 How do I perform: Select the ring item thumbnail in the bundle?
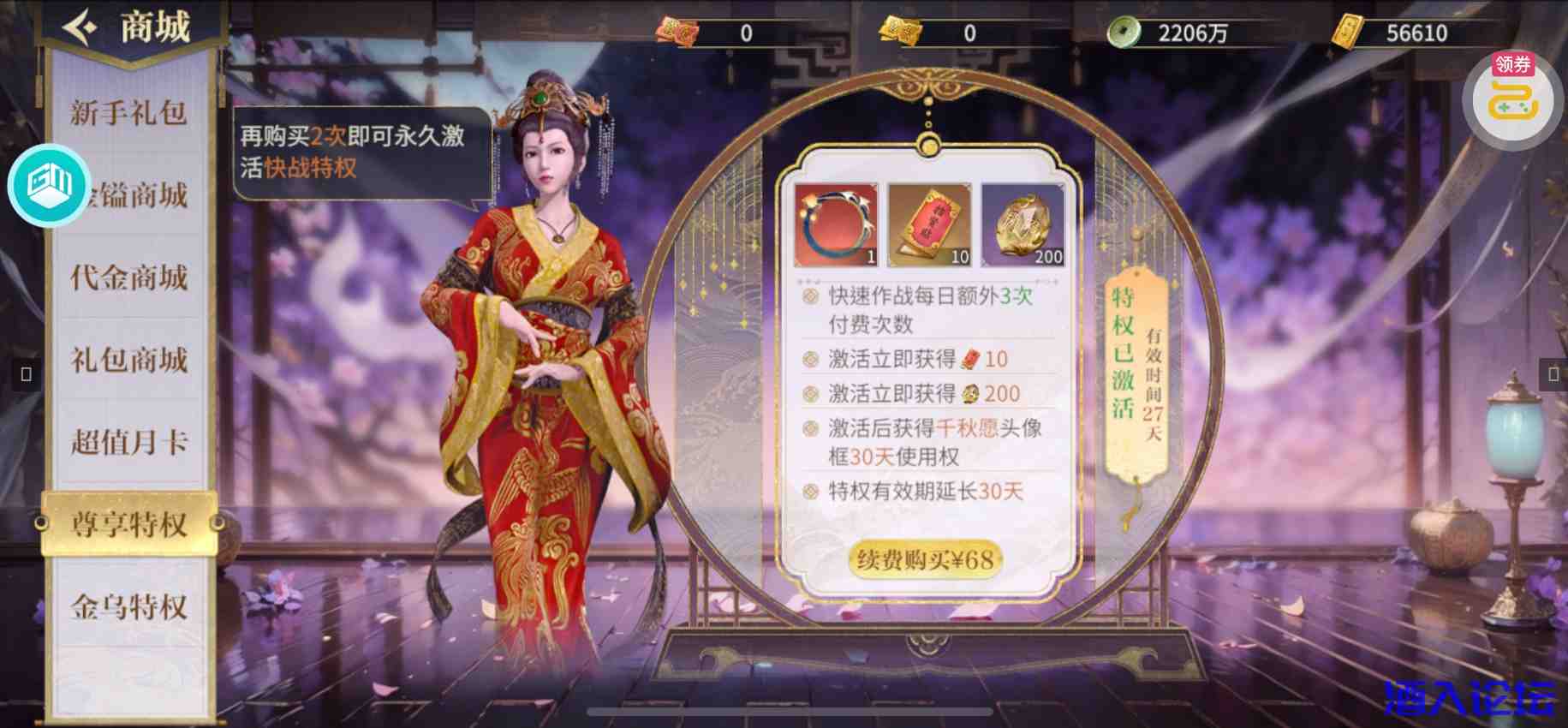coord(834,224)
